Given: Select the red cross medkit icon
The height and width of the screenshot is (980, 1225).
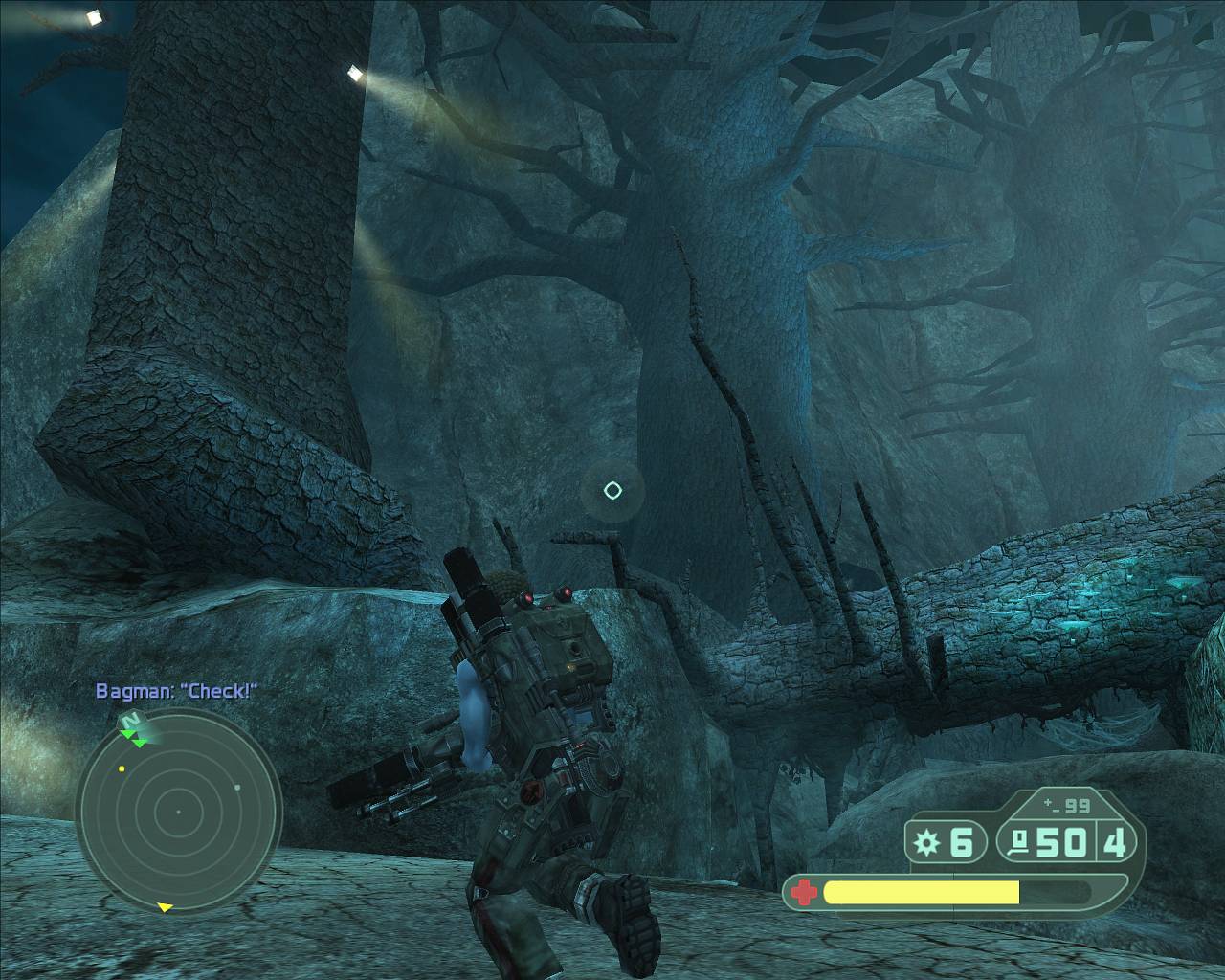Looking at the screenshot, I should [805, 893].
